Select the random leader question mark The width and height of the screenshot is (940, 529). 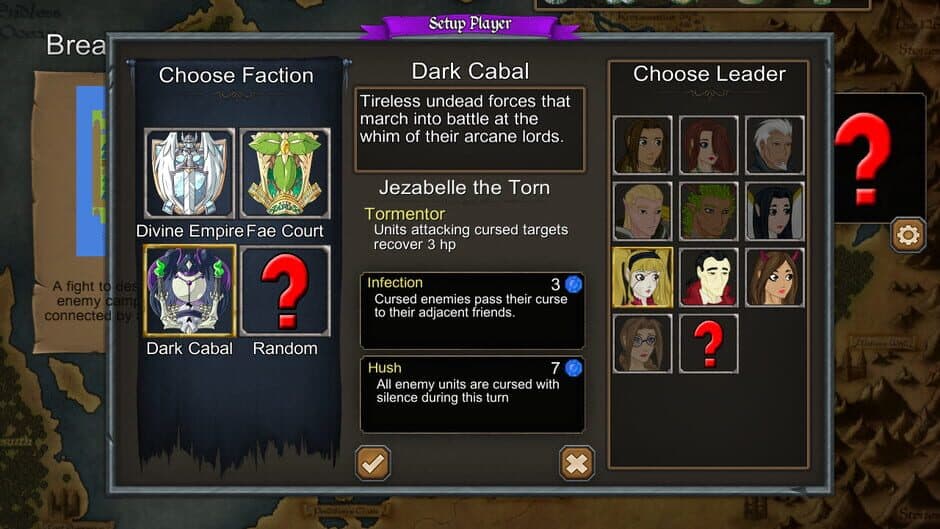(708, 343)
